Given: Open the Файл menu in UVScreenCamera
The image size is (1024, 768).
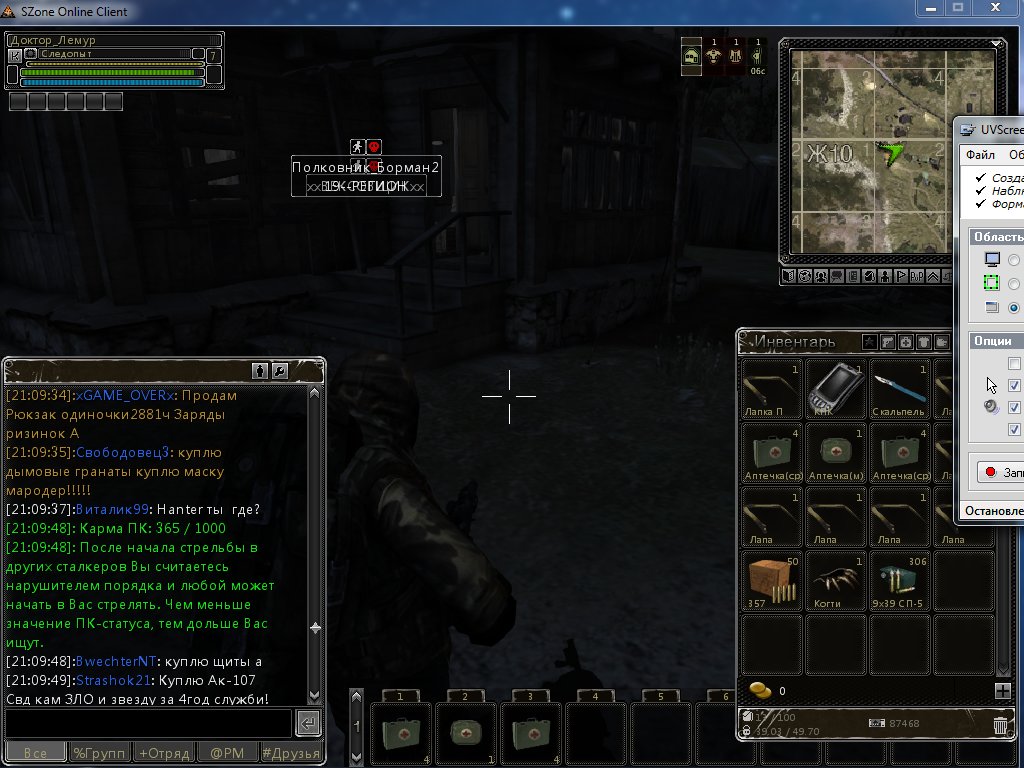Looking at the screenshot, I should 980,155.
